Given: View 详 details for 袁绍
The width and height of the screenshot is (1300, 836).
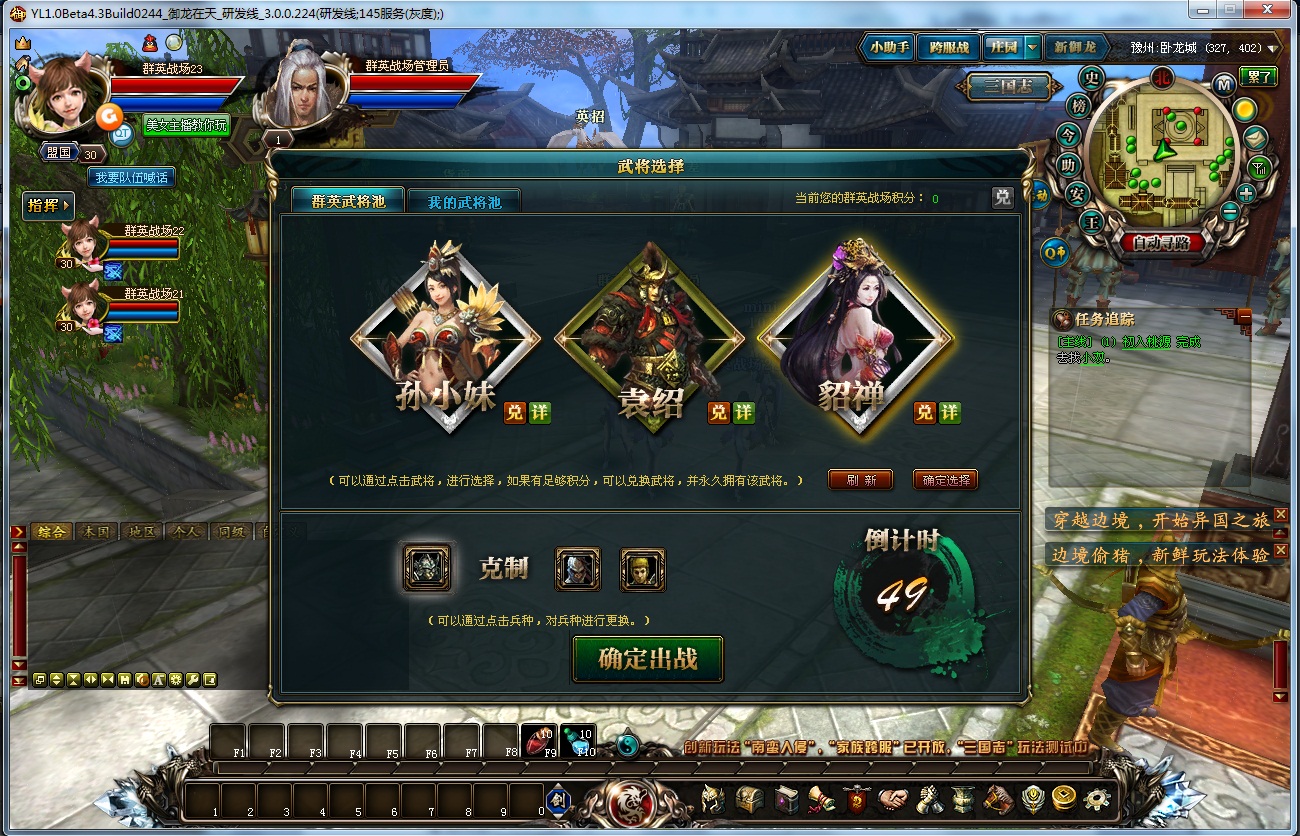Looking at the screenshot, I should [x=743, y=412].
